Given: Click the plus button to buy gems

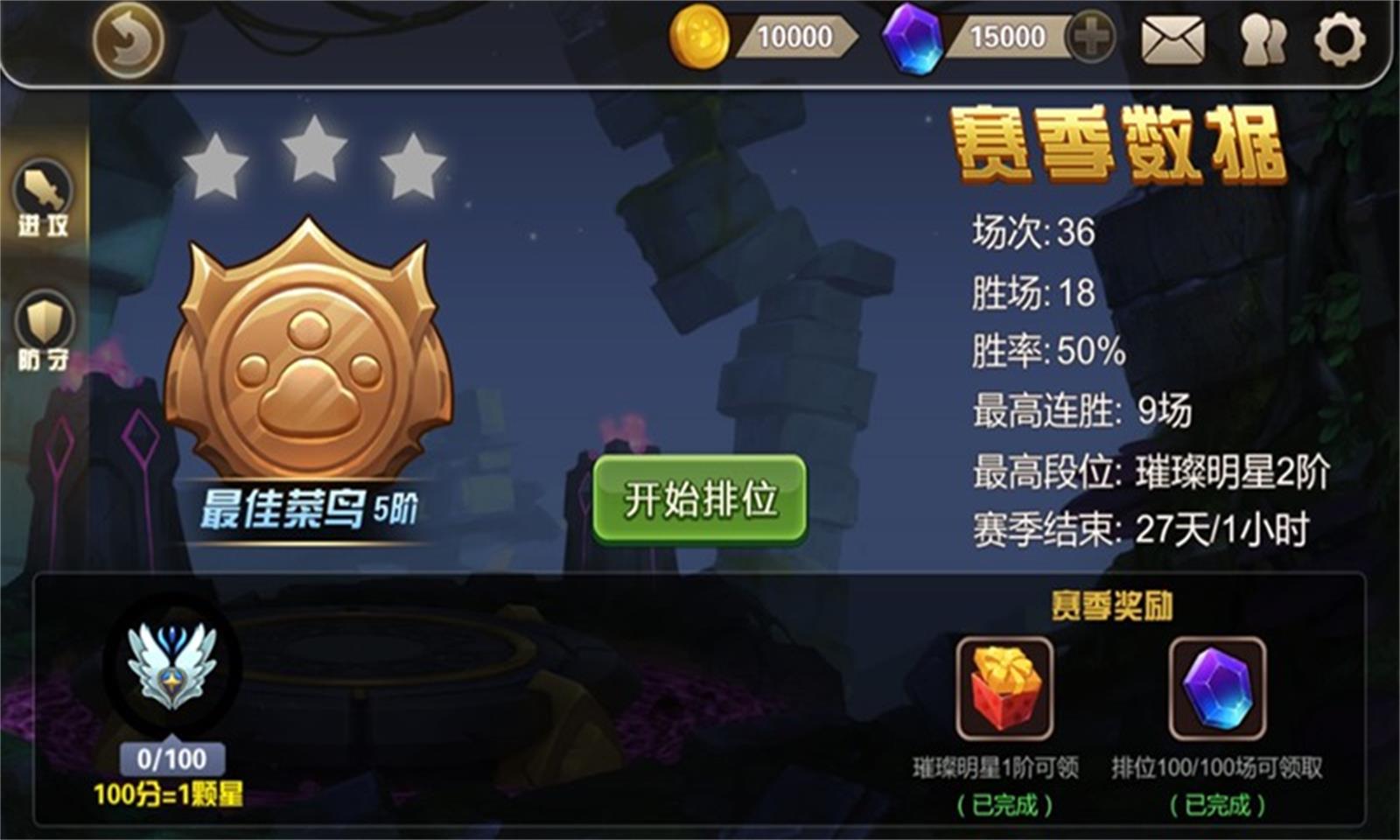Looking at the screenshot, I should (x=1089, y=37).
